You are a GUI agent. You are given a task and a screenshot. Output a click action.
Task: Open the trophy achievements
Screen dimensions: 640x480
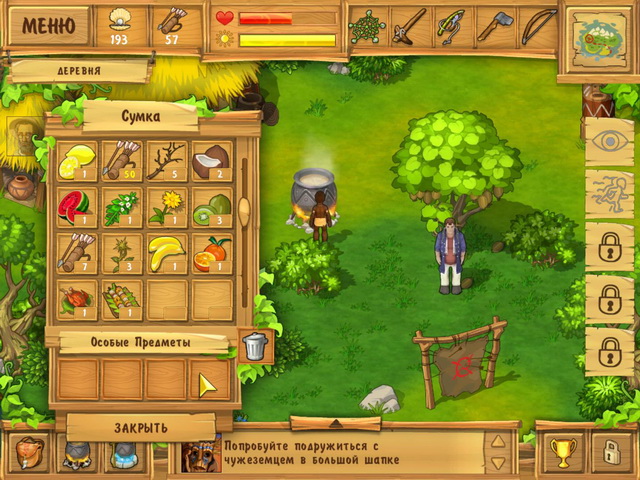[x=561, y=452]
